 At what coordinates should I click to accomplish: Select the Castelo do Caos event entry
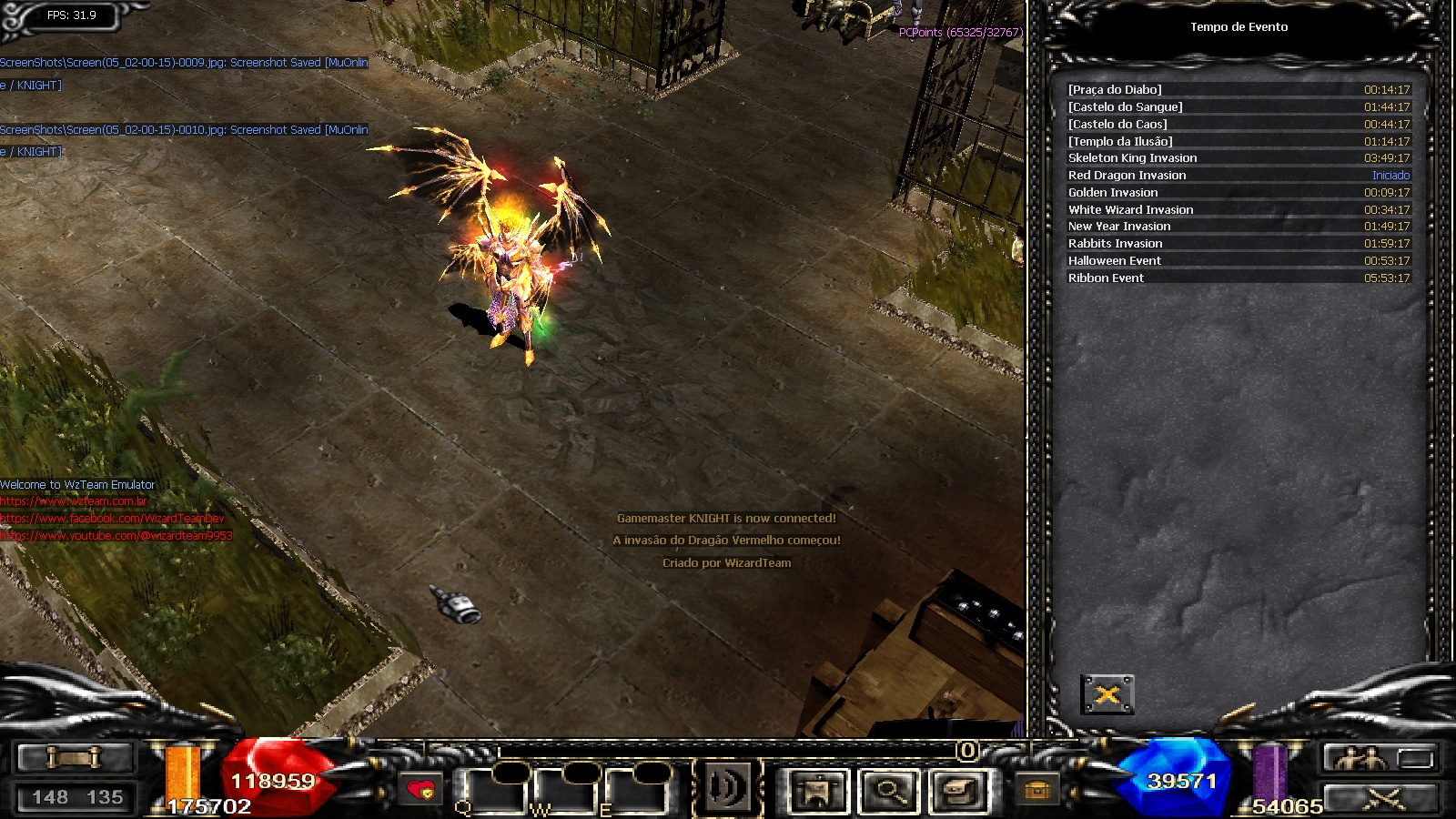(x=1238, y=124)
